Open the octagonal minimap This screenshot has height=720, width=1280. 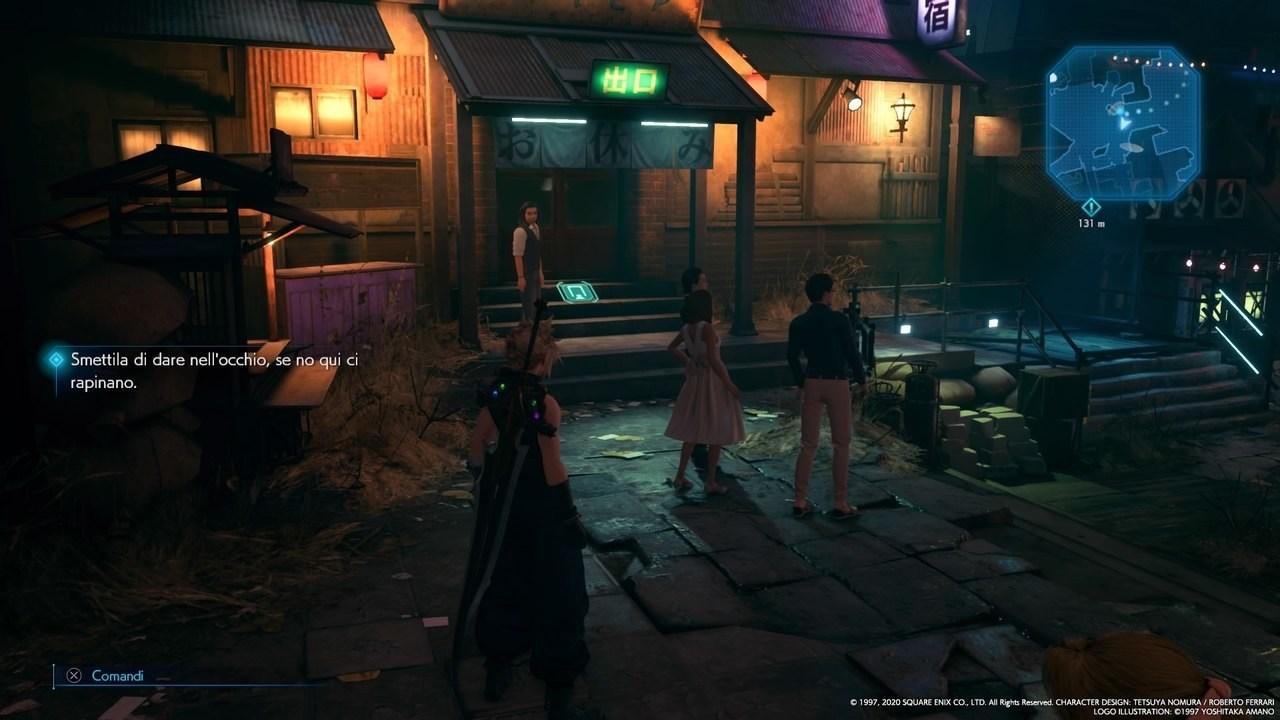pyautogui.click(x=1123, y=121)
